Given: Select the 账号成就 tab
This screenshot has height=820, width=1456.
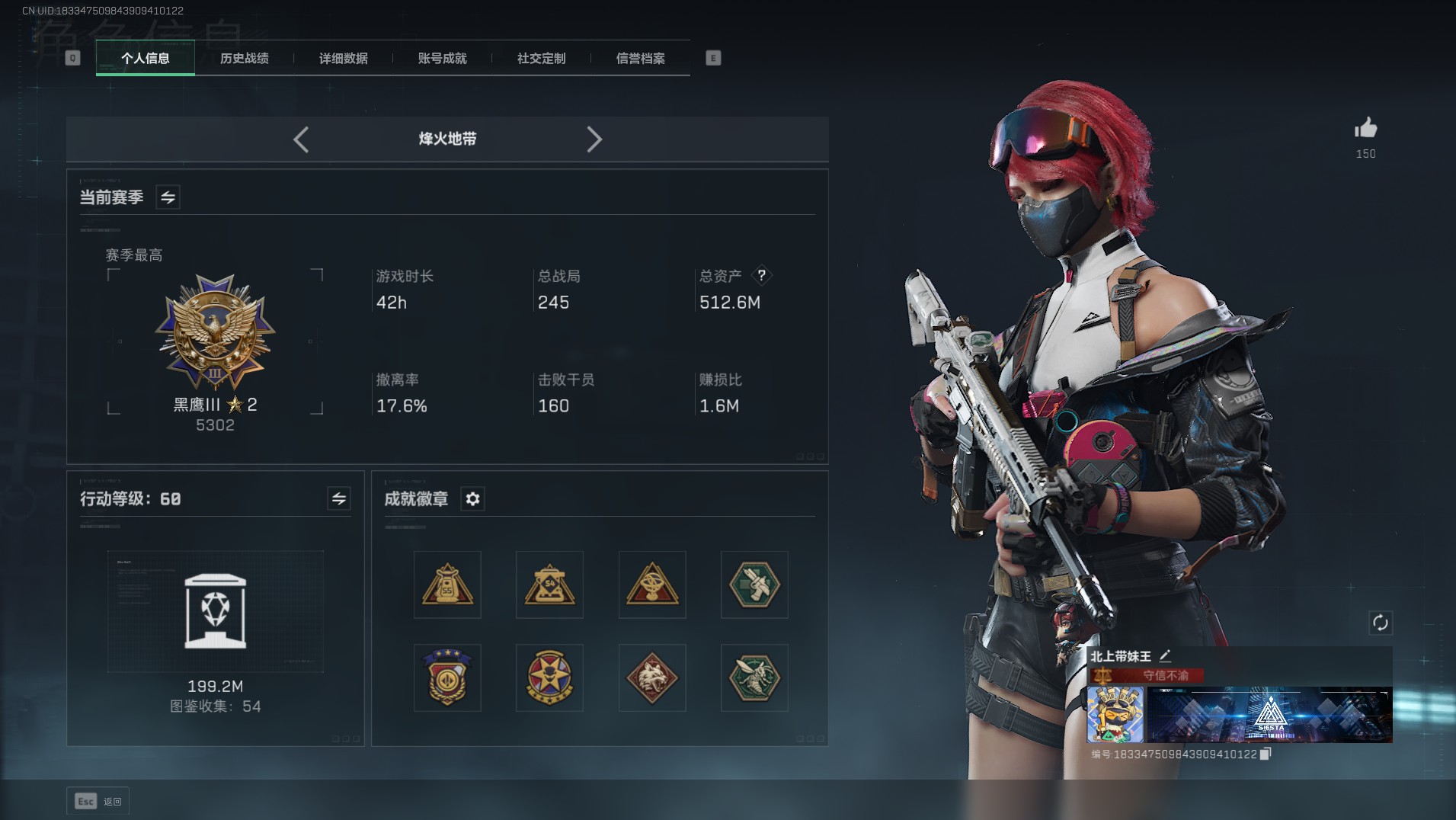Looking at the screenshot, I should [x=442, y=59].
